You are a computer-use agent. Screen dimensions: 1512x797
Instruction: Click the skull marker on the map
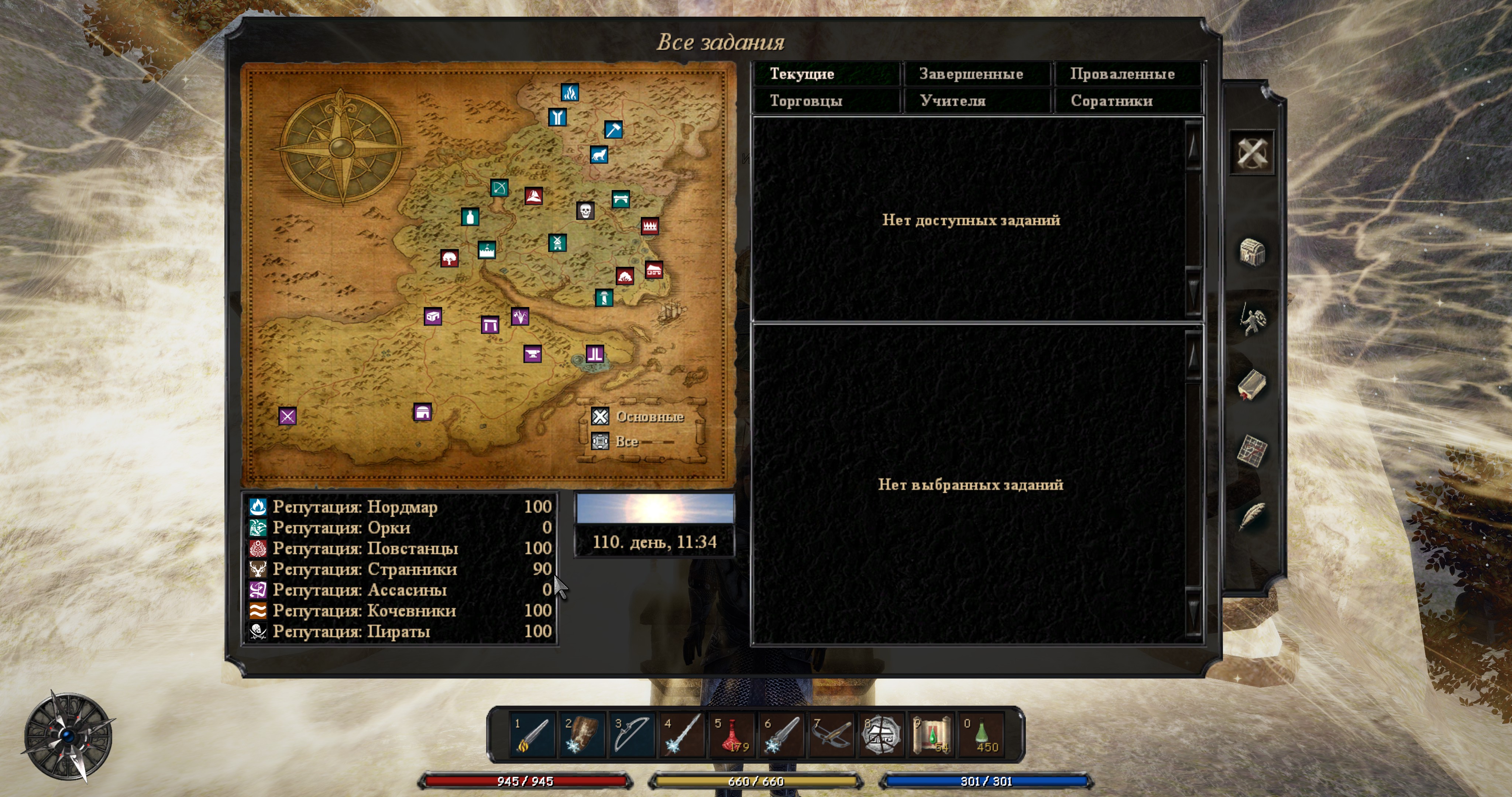pos(585,211)
